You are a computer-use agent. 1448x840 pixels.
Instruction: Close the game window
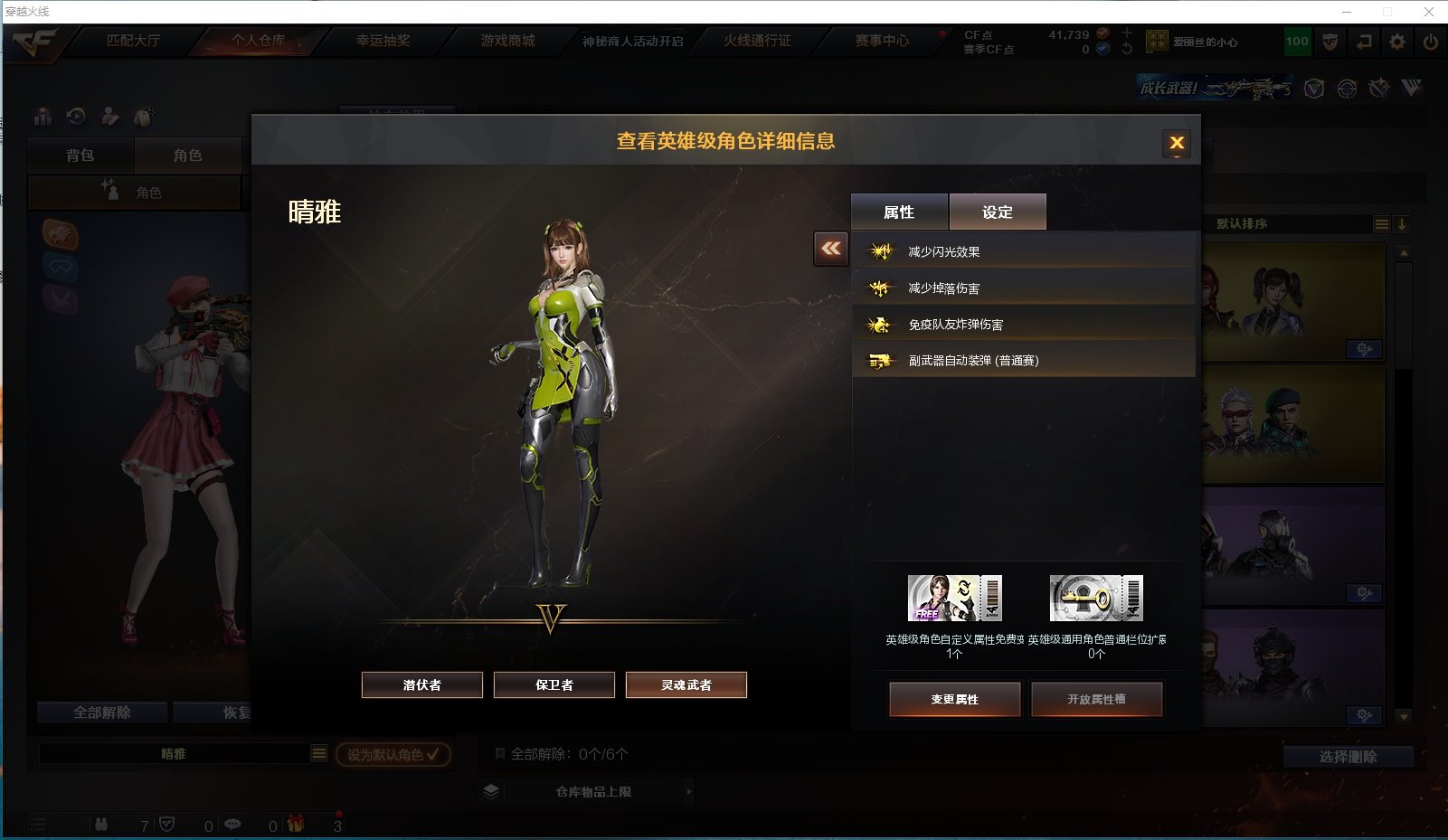[x=1429, y=12]
